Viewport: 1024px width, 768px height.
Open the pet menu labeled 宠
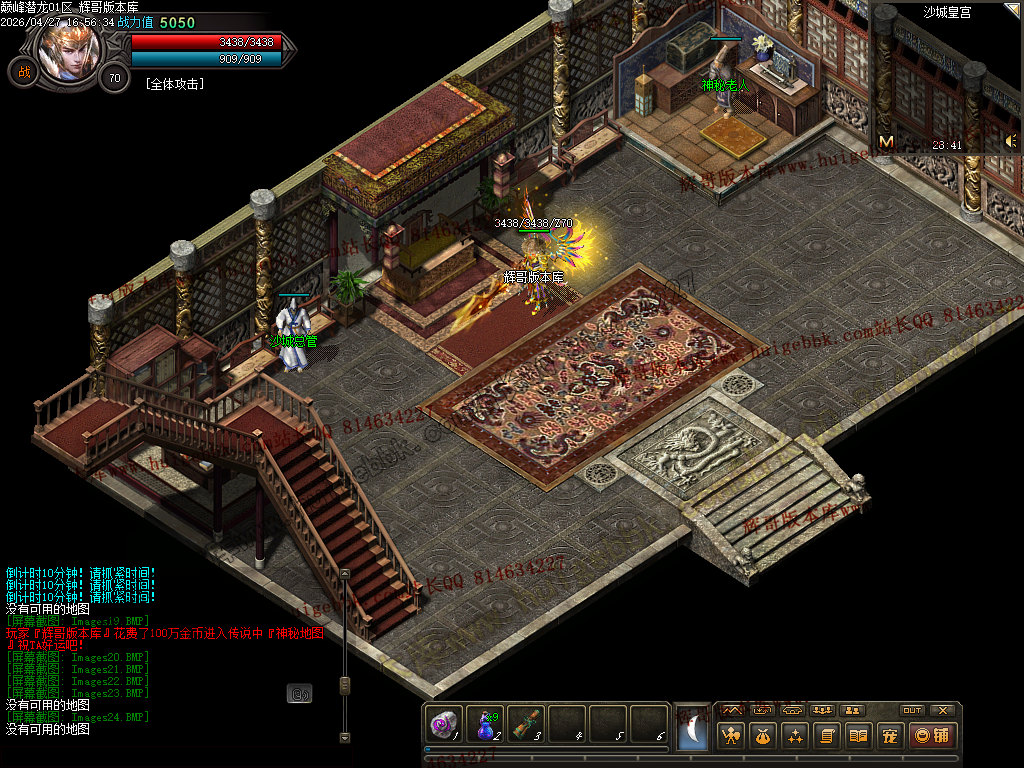click(889, 736)
